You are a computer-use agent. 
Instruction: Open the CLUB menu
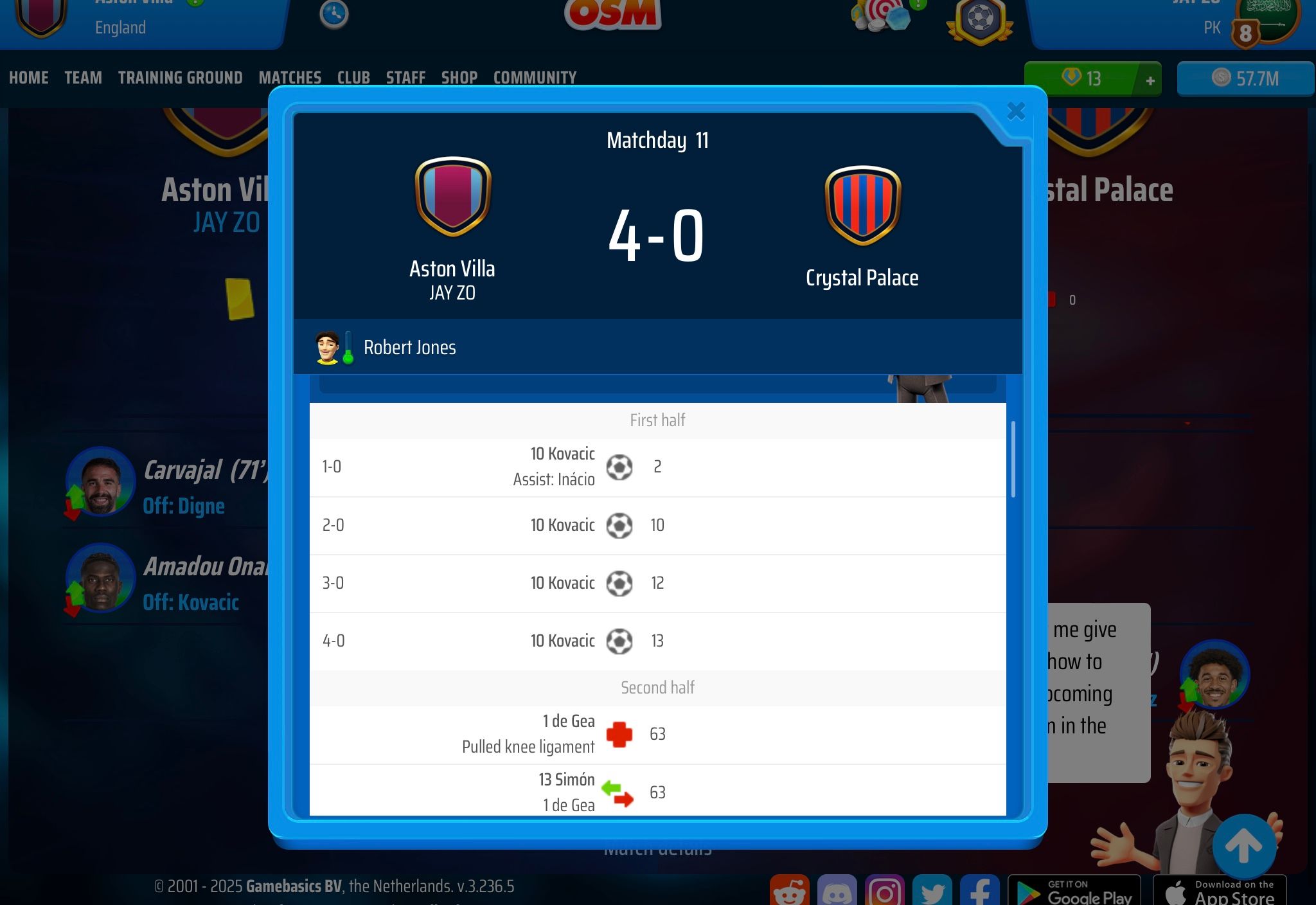click(353, 78)
